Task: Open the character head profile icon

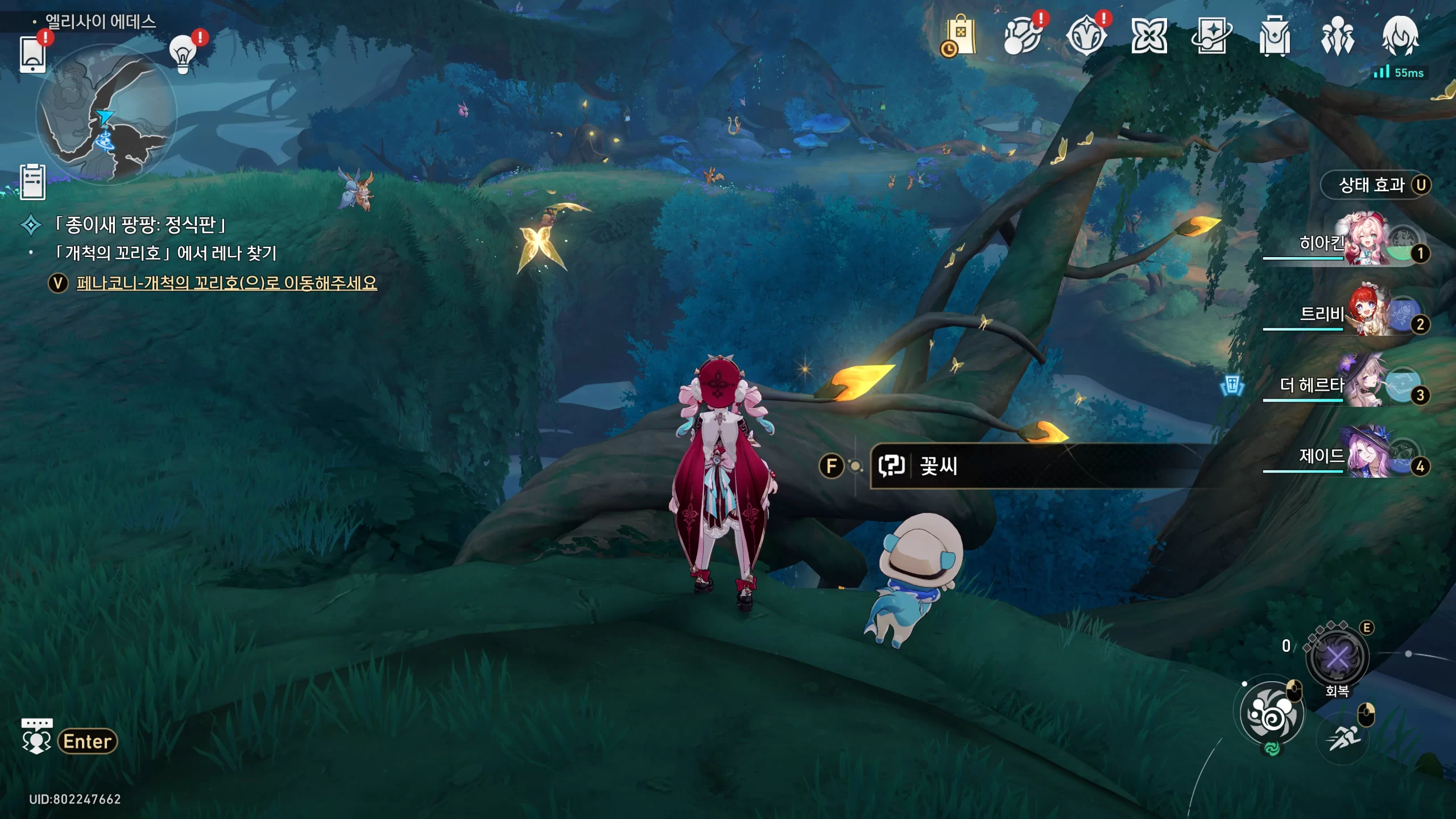Action: pyautogui.click(x=1400, y=36)
